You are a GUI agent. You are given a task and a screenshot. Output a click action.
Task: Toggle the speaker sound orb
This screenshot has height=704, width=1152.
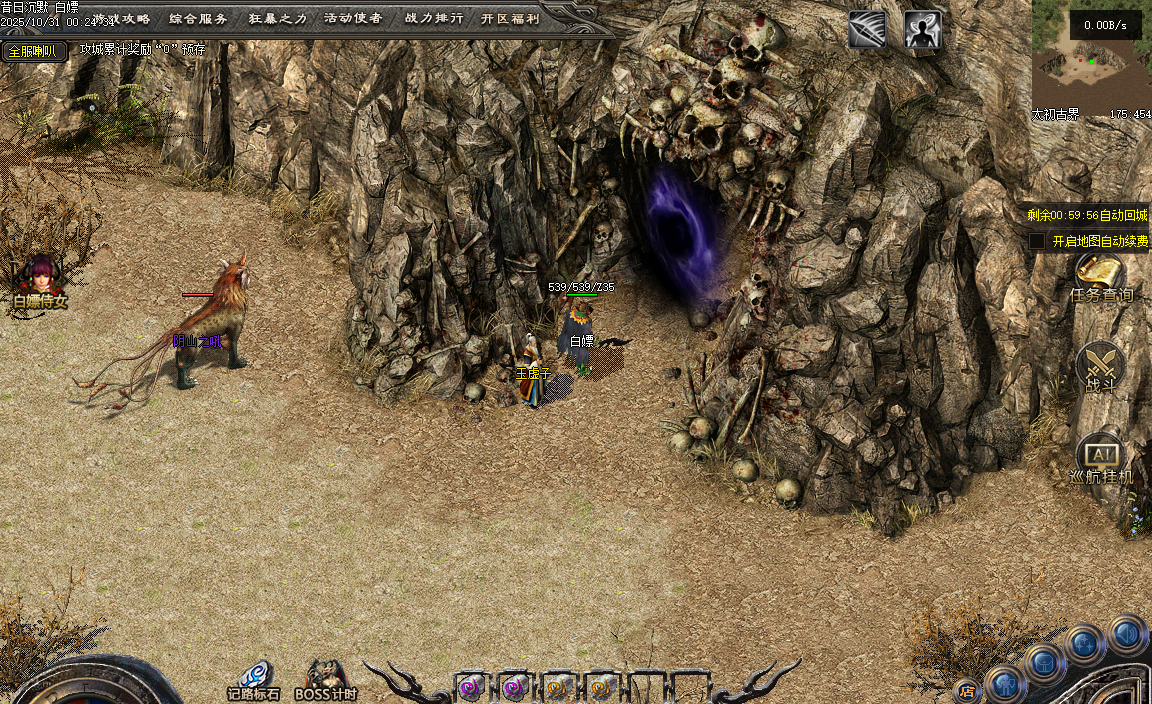click(1127, 634)
